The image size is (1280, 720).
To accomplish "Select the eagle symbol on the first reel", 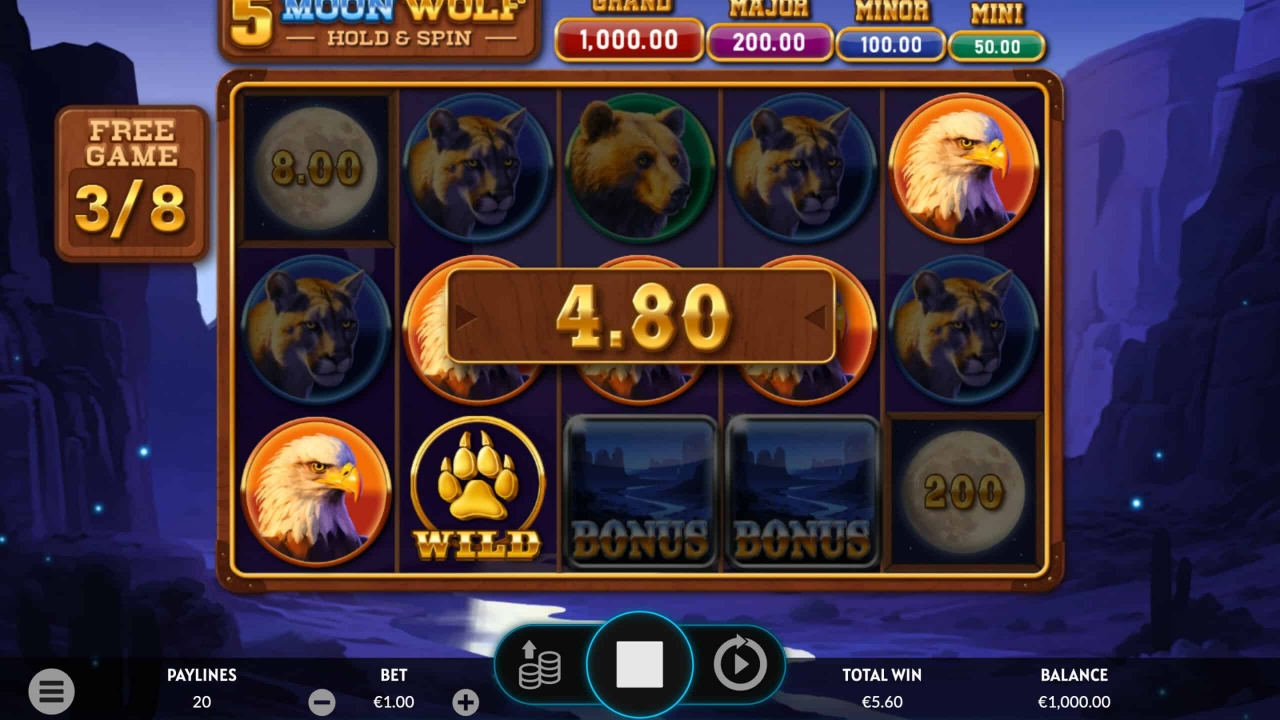I will click(316, 490).
